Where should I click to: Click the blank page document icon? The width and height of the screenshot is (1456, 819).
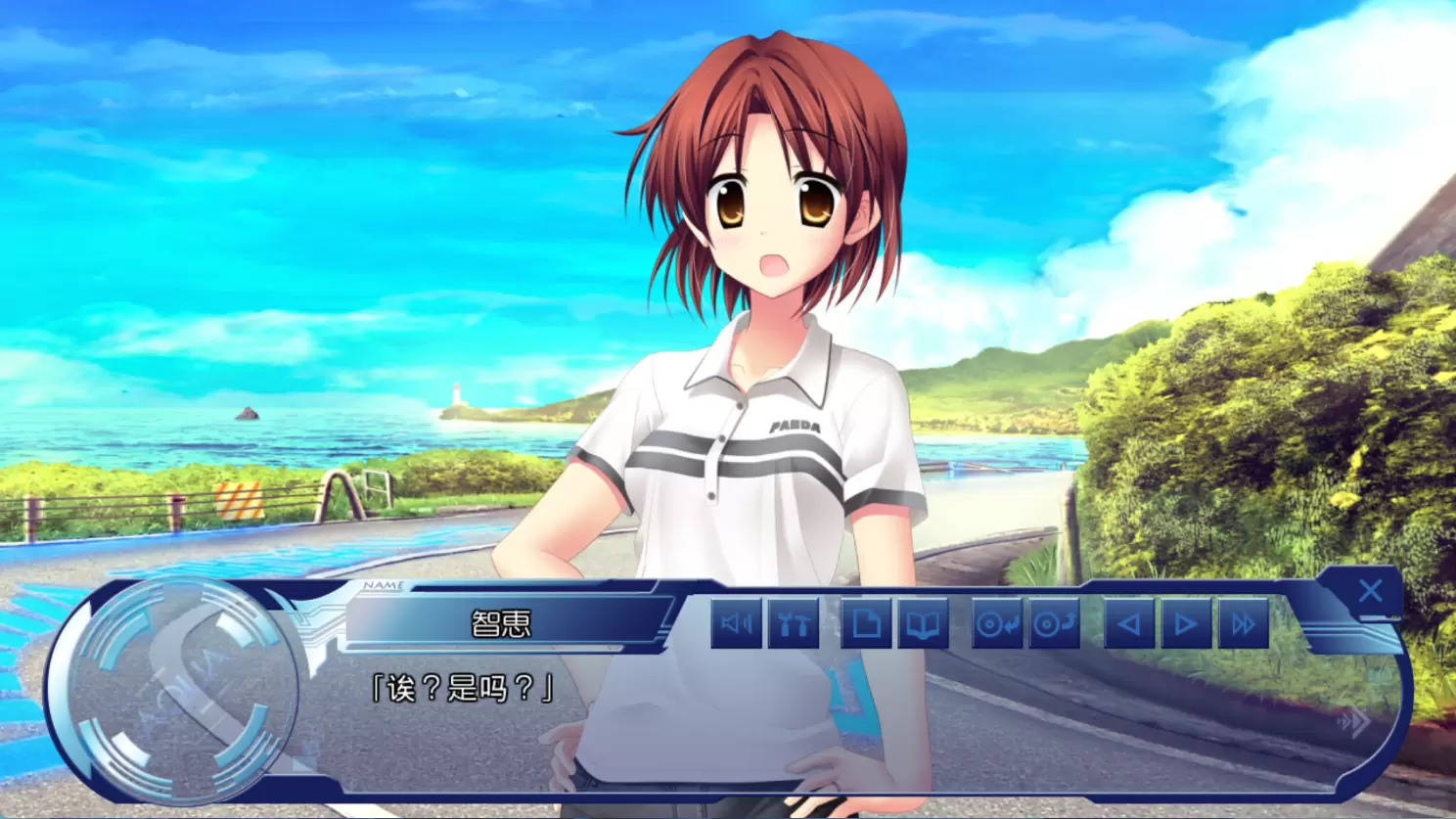coord(866,623)
